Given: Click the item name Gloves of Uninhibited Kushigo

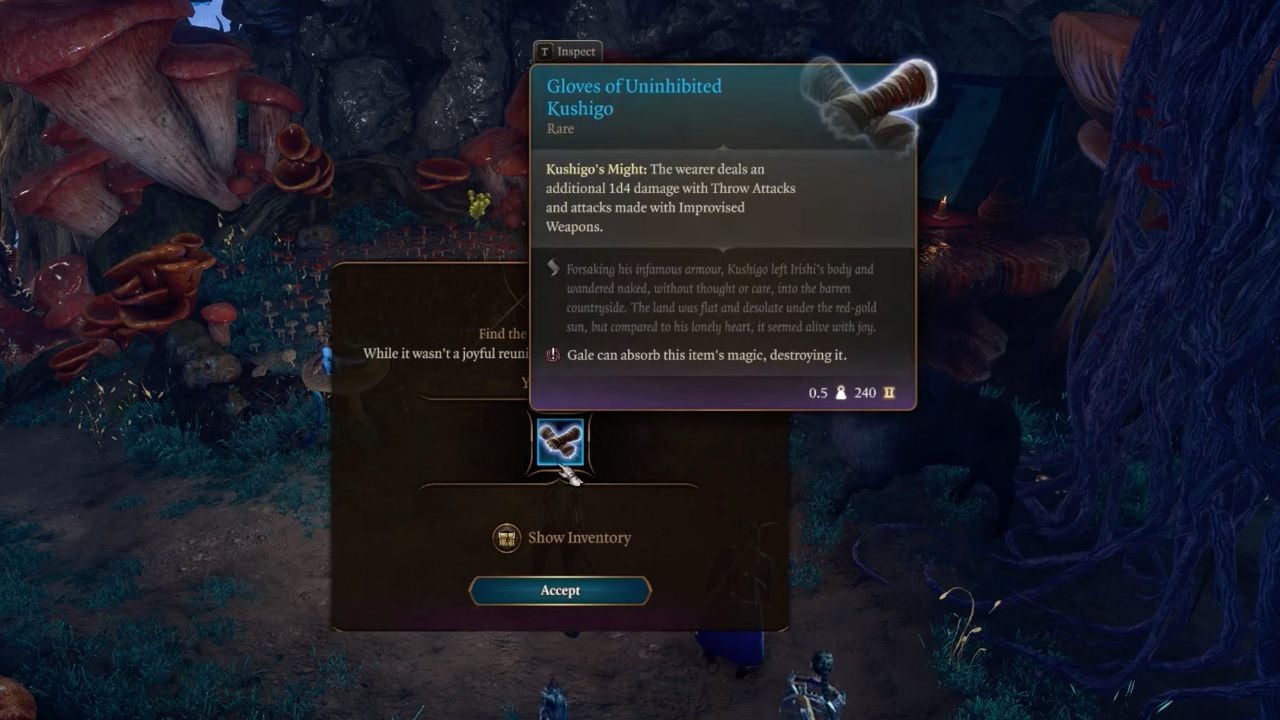Looking at the screenshot, I should 634,97.
